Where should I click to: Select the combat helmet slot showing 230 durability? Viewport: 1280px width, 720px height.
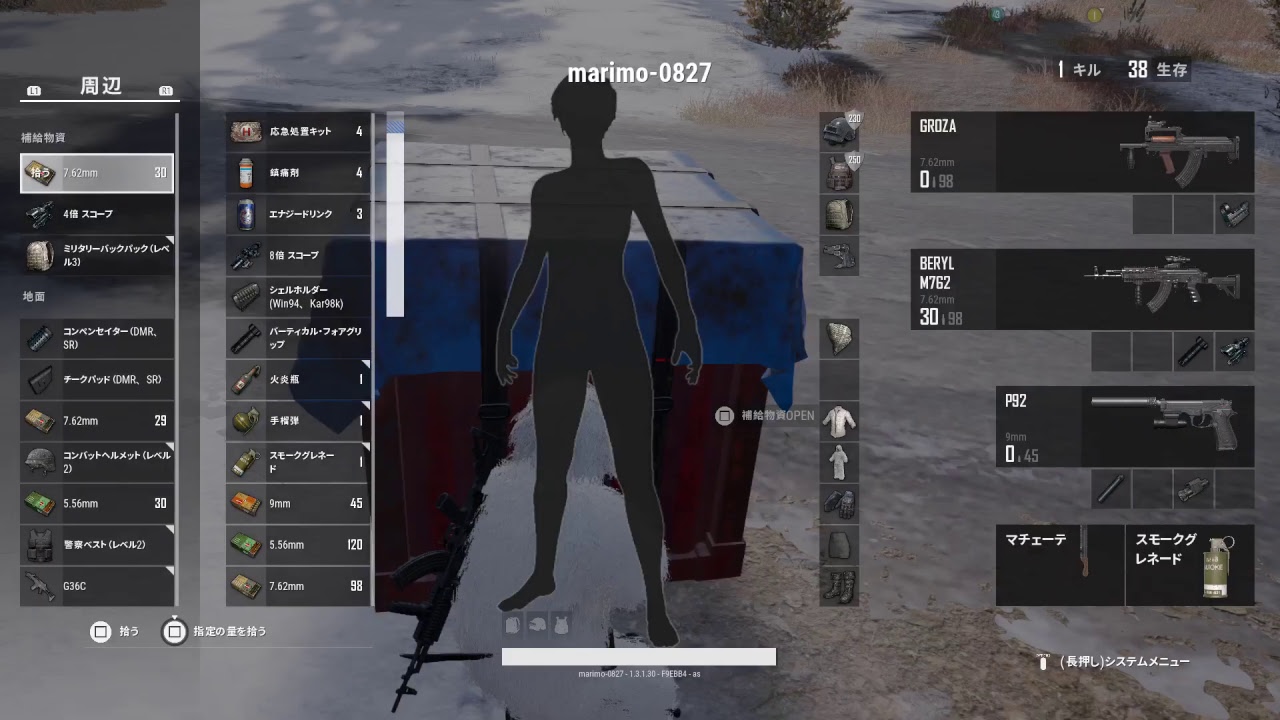coord(838,127)
